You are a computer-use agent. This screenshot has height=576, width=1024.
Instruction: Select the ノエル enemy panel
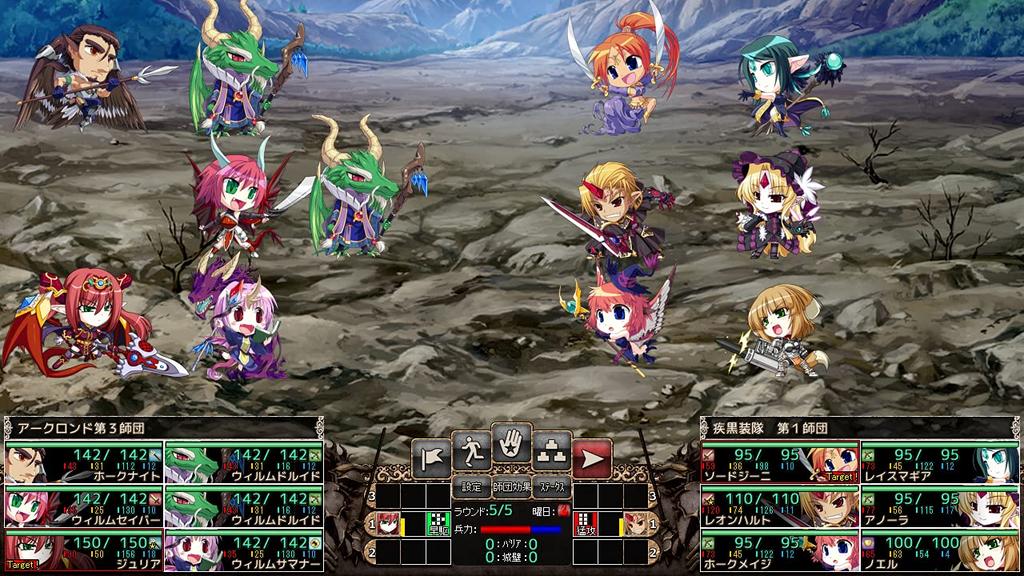(940, 551)
